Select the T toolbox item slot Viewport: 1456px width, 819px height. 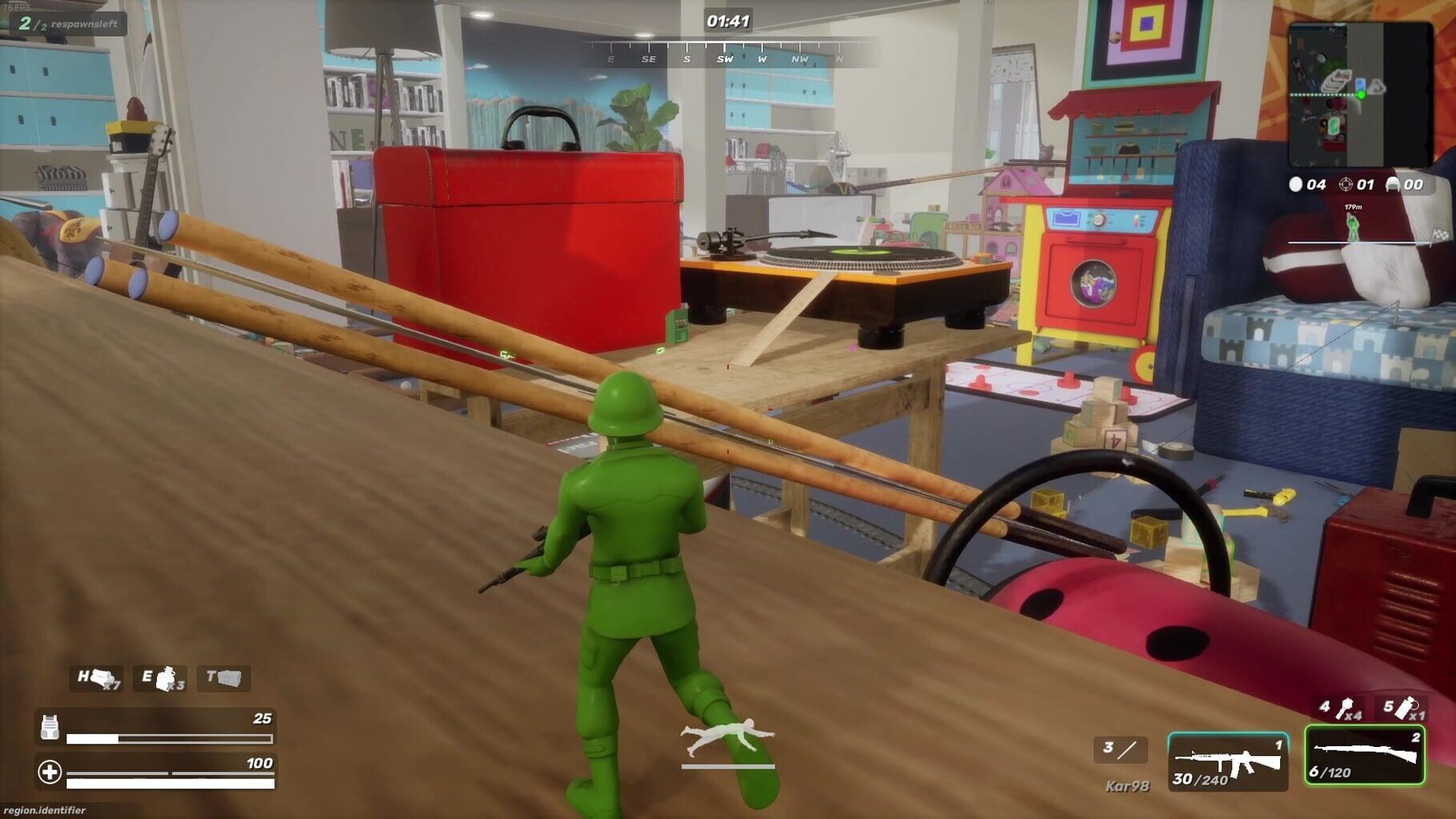222,679
